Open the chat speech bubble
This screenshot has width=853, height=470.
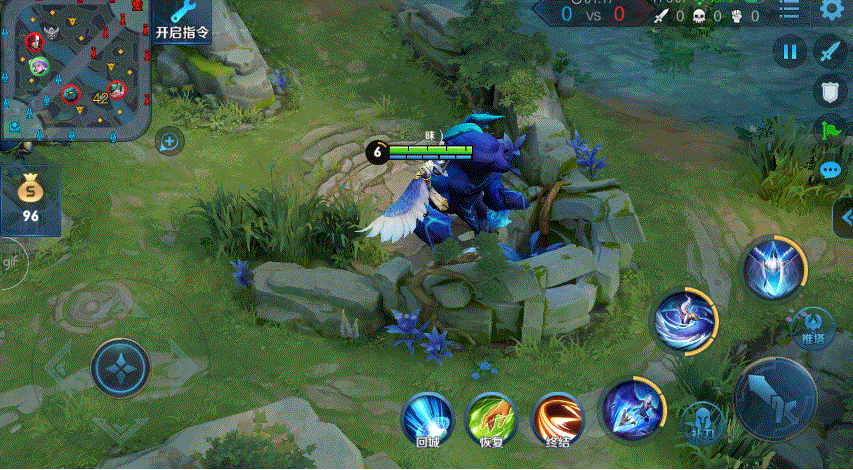point(830,170)
